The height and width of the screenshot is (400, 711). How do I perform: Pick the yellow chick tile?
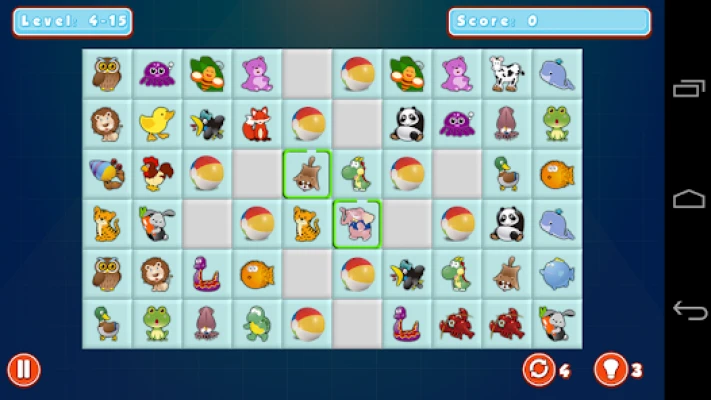coord(157,124)
